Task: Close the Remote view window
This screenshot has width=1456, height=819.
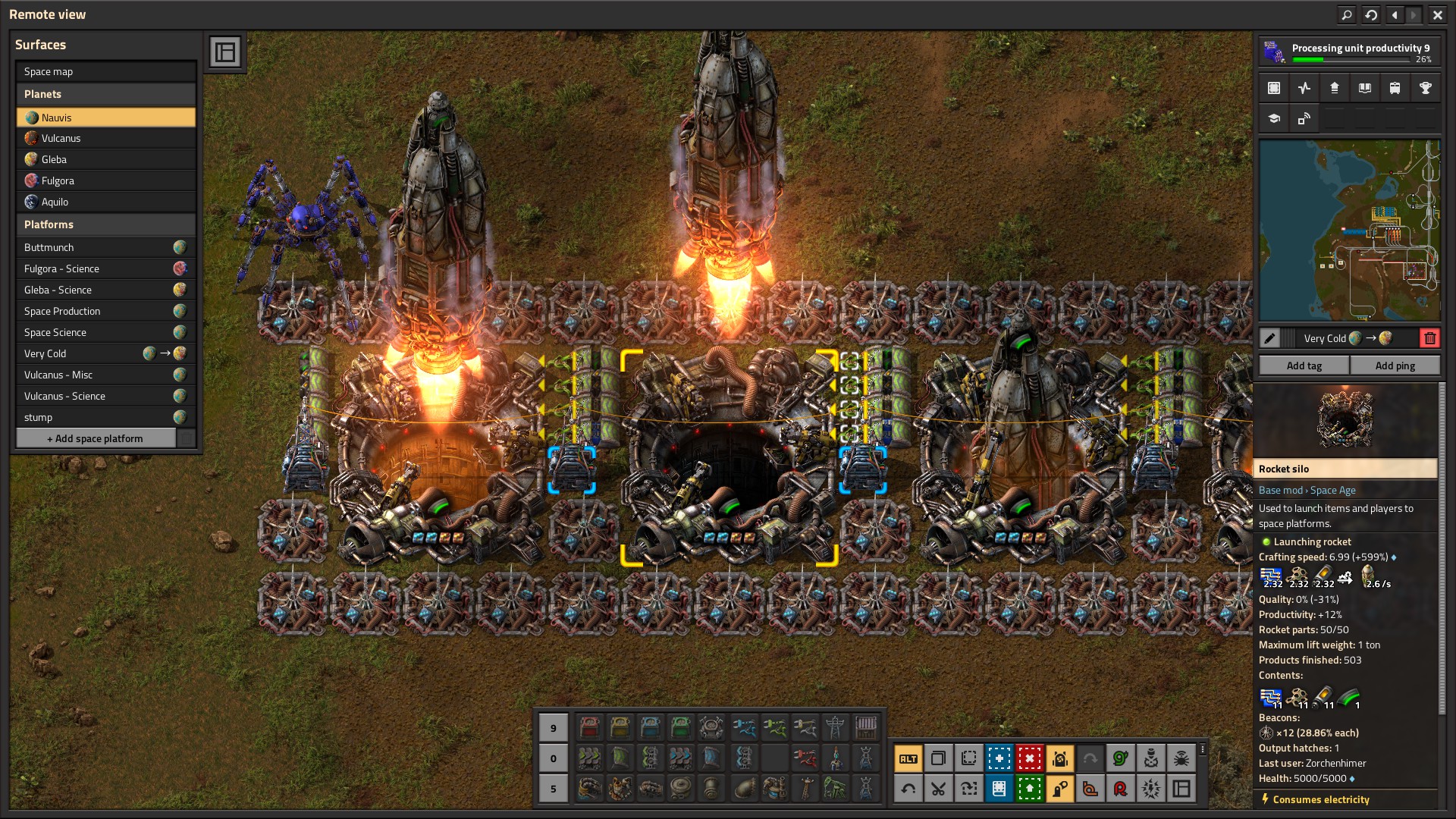Action: pyautogui.click(x=1437, y=14)
